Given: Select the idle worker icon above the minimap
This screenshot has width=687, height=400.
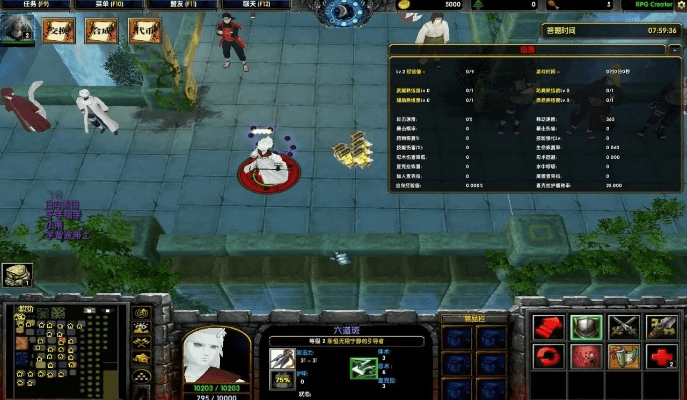Looking at the screenshot, I should click(15, 274).
